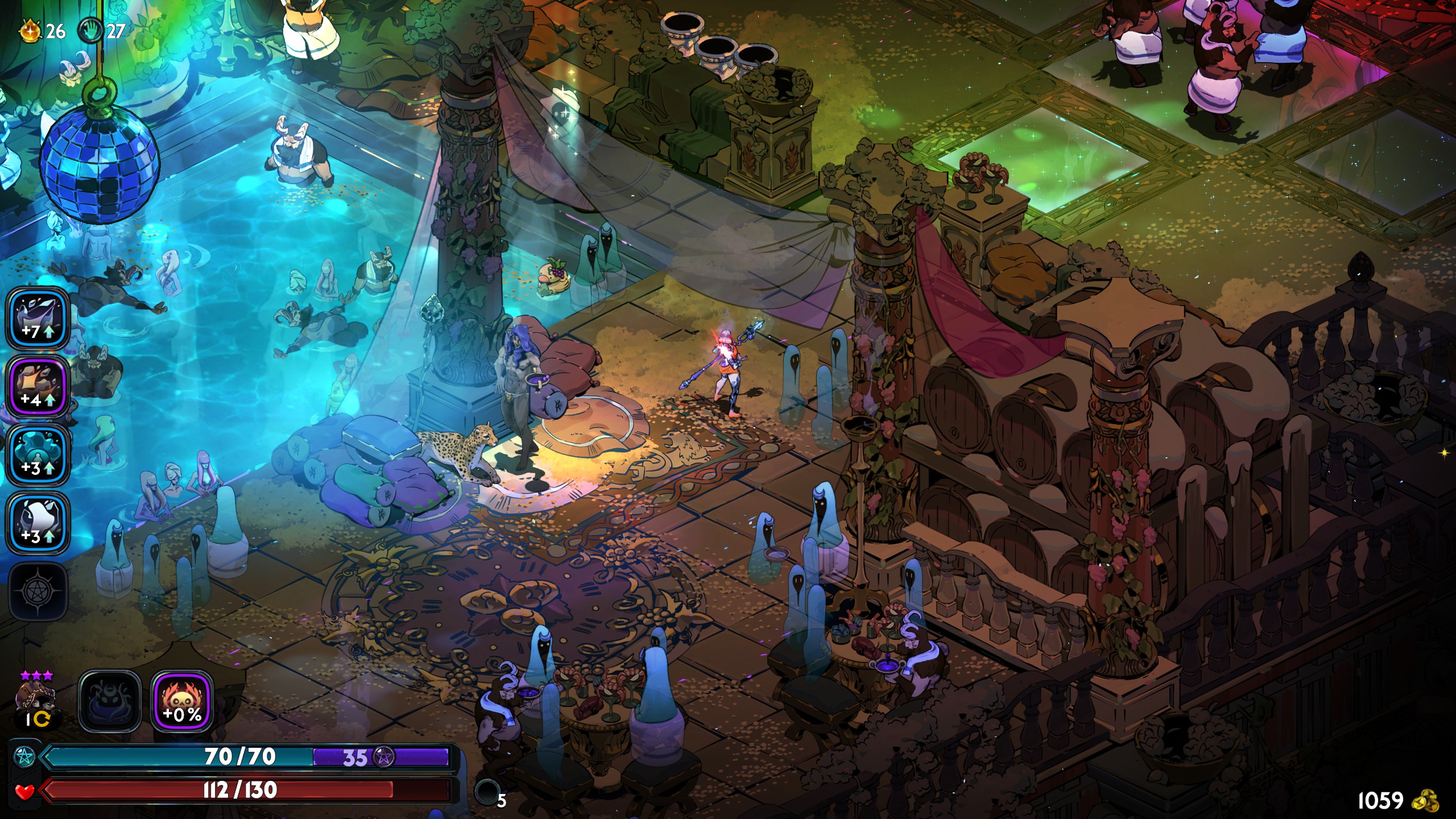Click the teal pentagram magick icon
Viewport: 1456px width, 819px height.
(x=24, y=757)
